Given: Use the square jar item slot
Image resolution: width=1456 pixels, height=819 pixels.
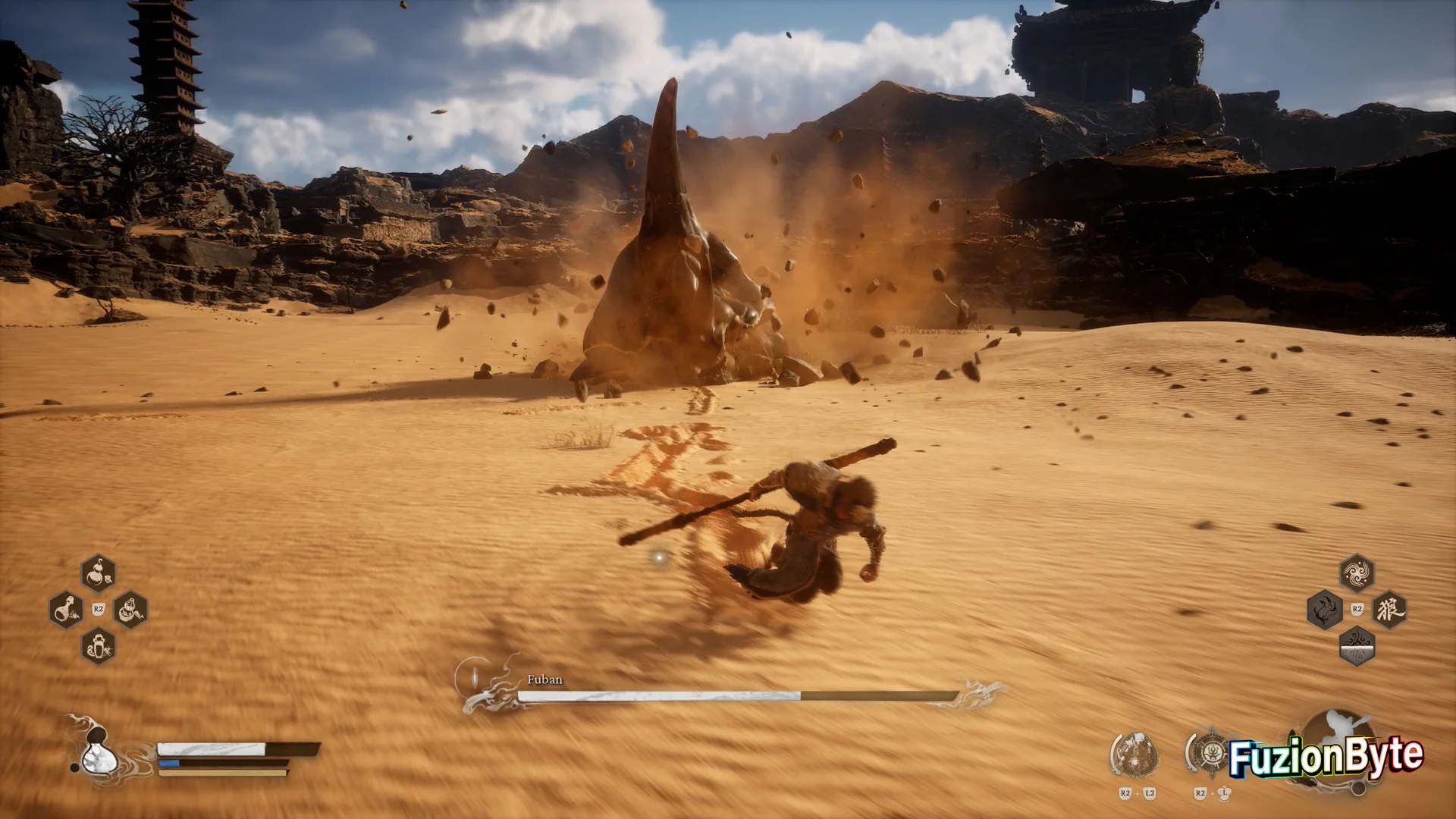Looking at the screenshot, I should click(x=98, y=646).
